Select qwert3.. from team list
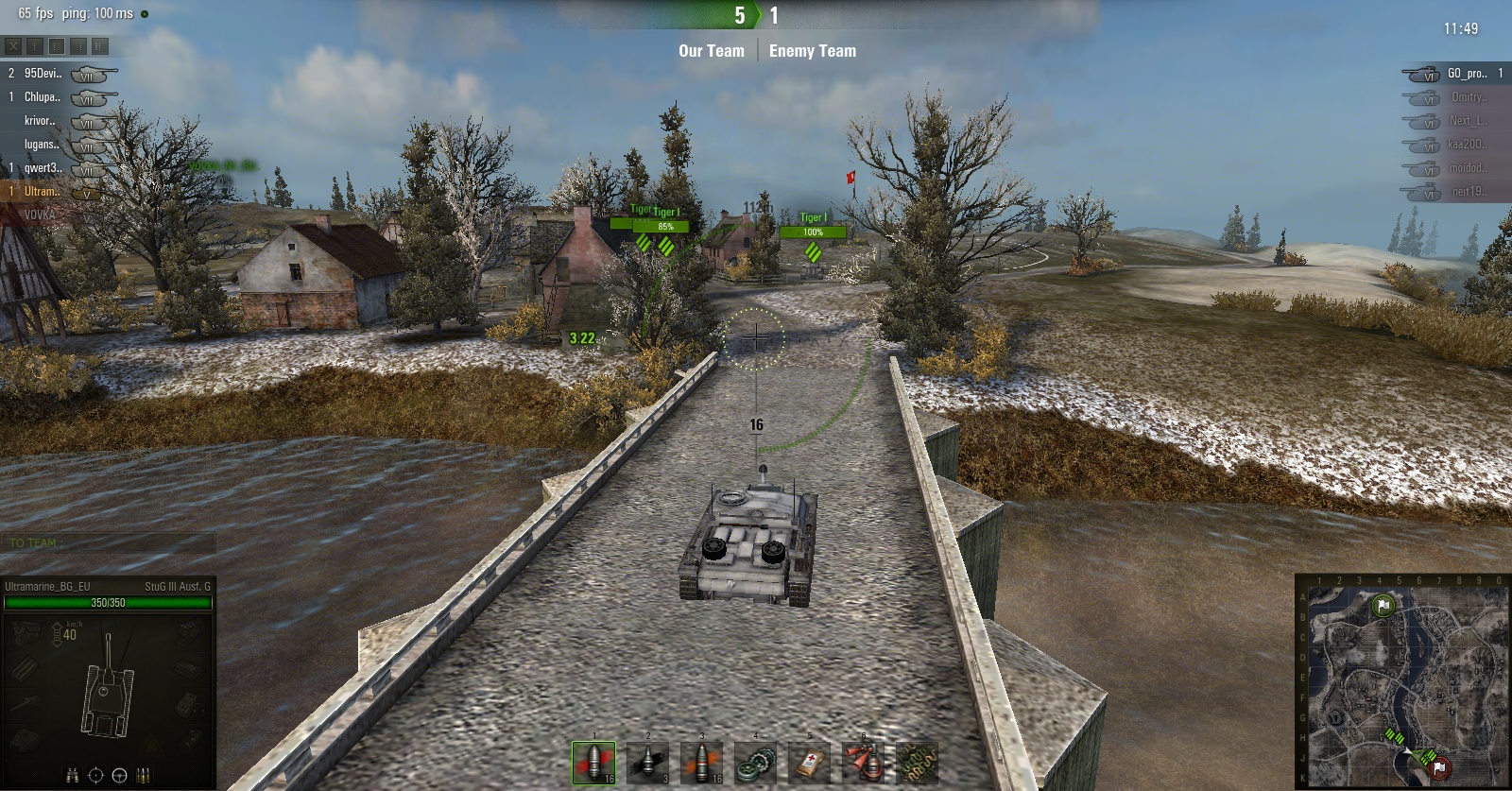This screenshot has width=1512, height=791. pyautogui.click(x=43, y=167)
